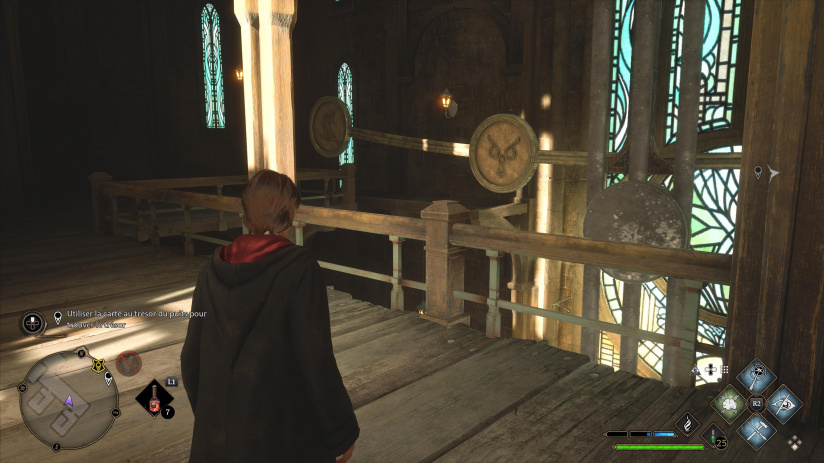Select the swirl ancient magic icon
This screenshot has width=824, height=463.
click(x=688, y=424)
